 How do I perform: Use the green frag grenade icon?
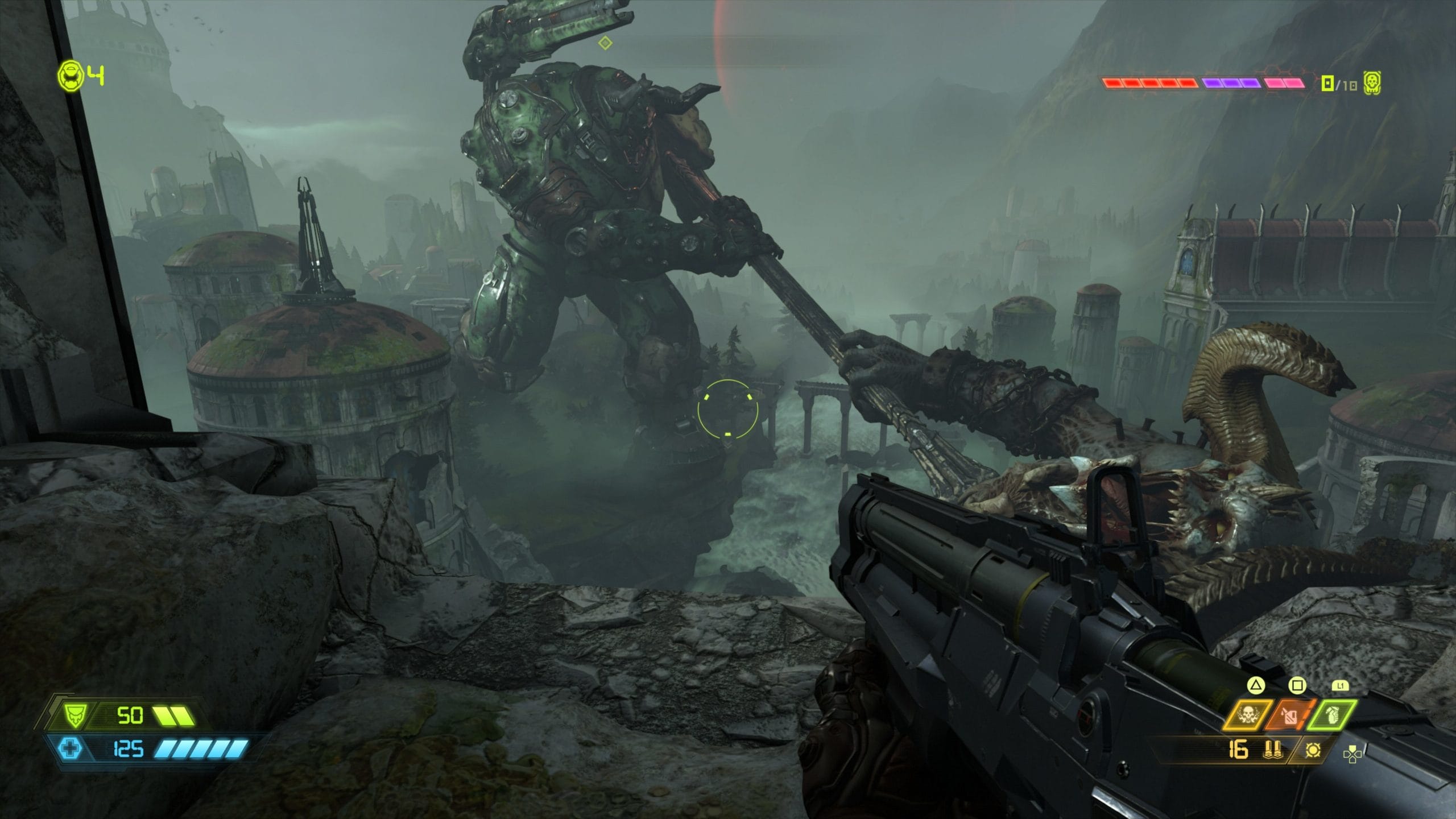[1331, 716]
